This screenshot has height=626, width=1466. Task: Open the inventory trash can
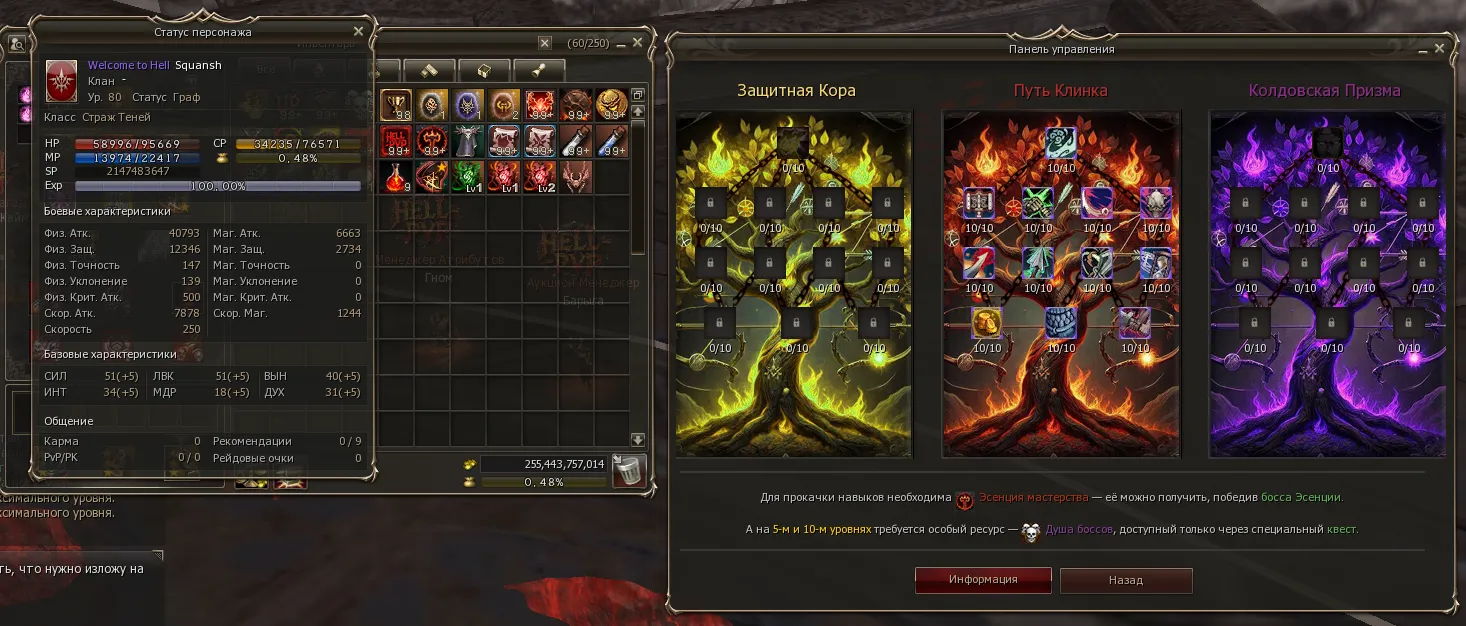[628, 470]
